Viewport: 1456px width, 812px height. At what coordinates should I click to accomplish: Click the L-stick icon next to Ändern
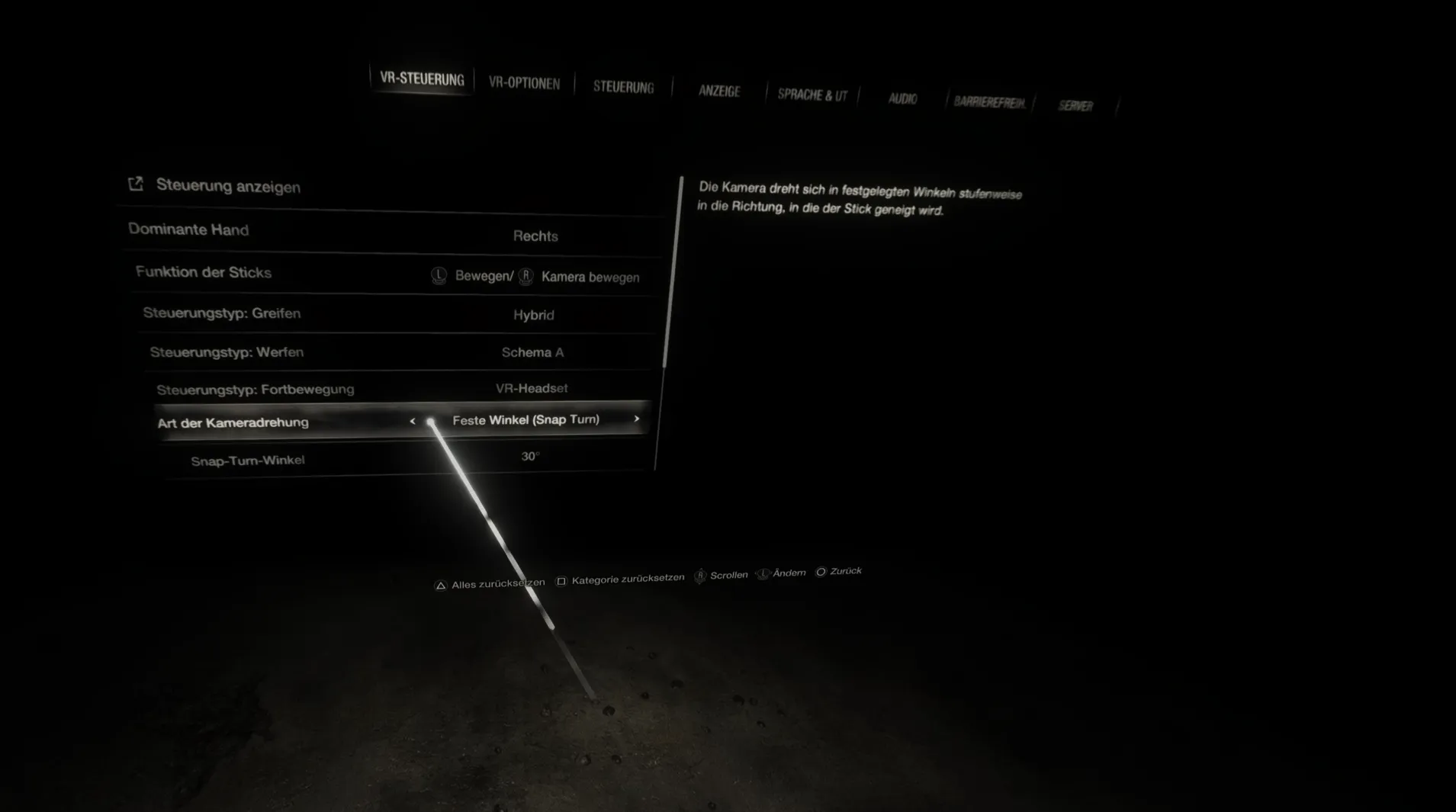[763, 573]
